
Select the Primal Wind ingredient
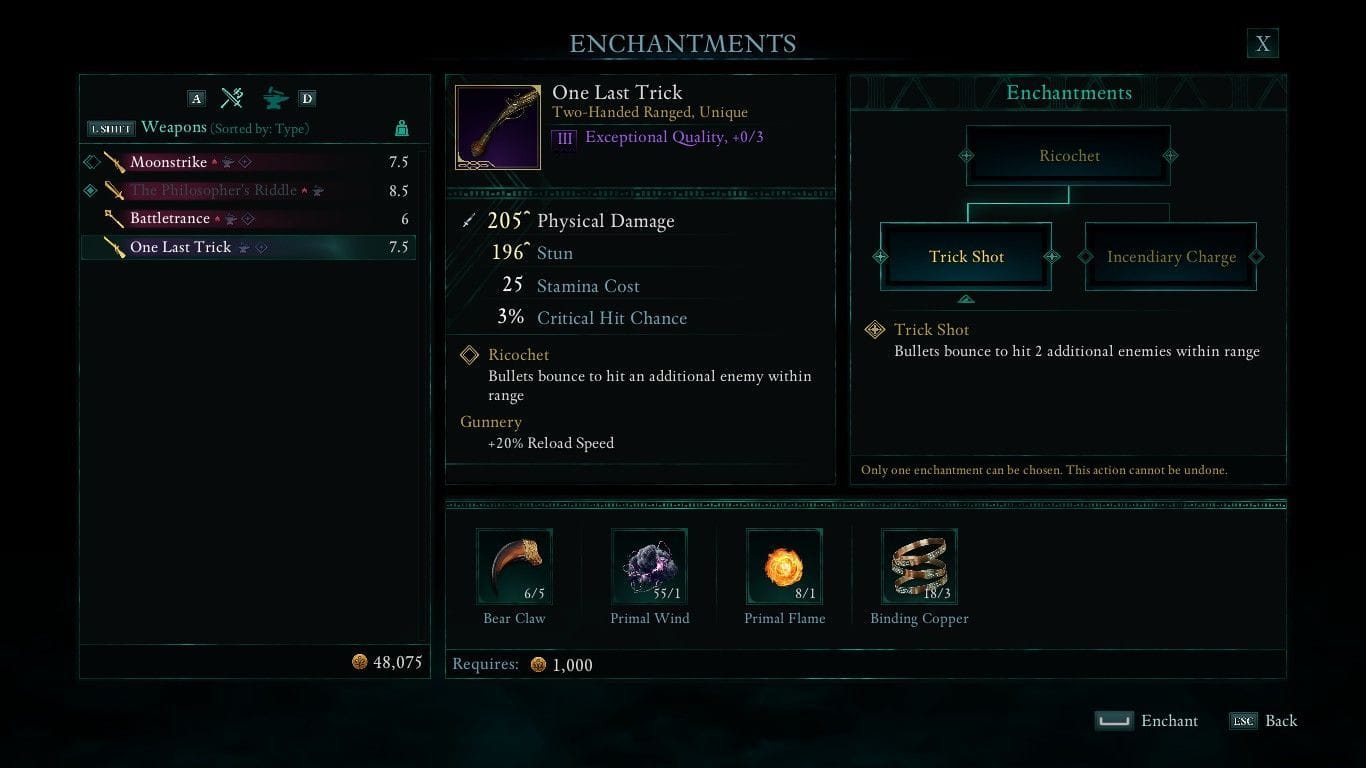coord(649,566)
